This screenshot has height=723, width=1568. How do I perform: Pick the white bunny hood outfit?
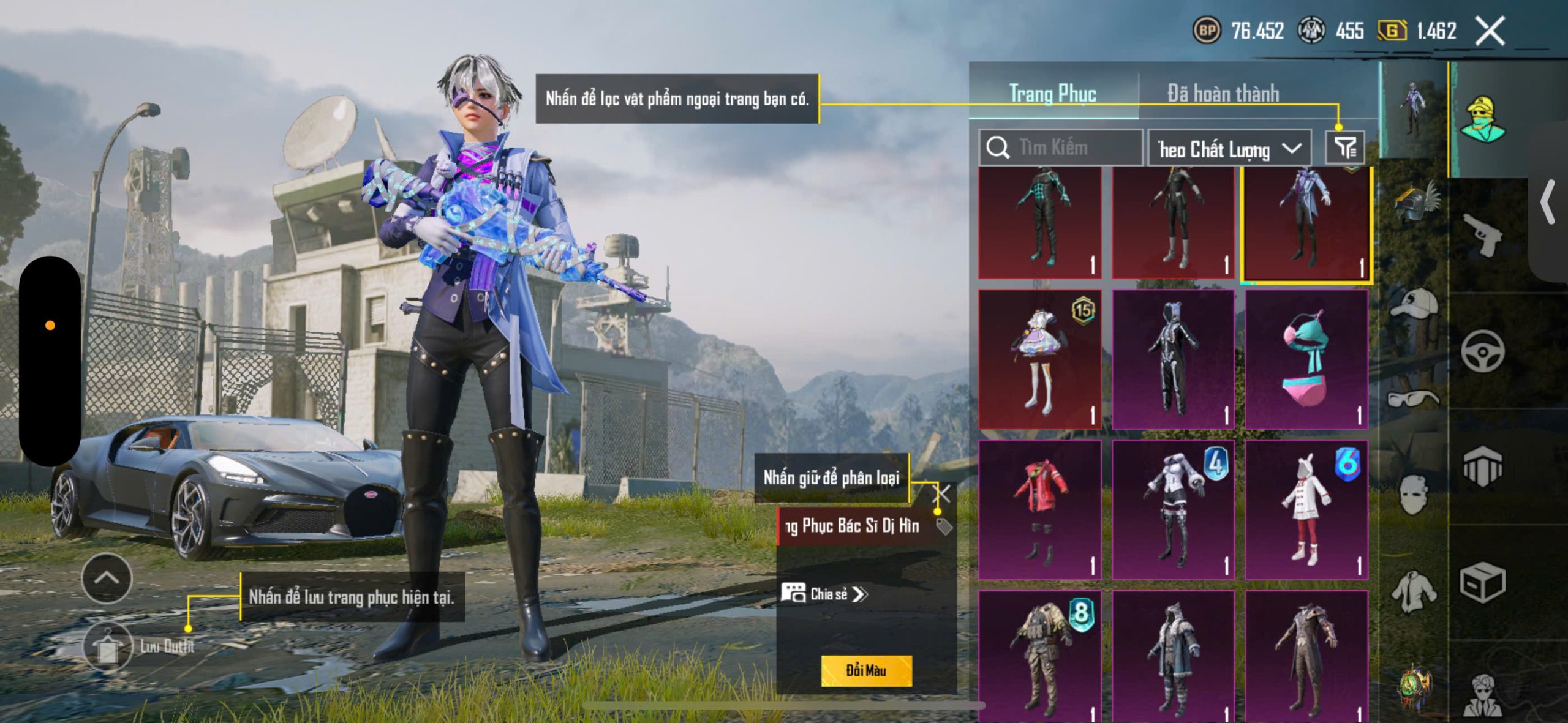[x=1306, y=509]
